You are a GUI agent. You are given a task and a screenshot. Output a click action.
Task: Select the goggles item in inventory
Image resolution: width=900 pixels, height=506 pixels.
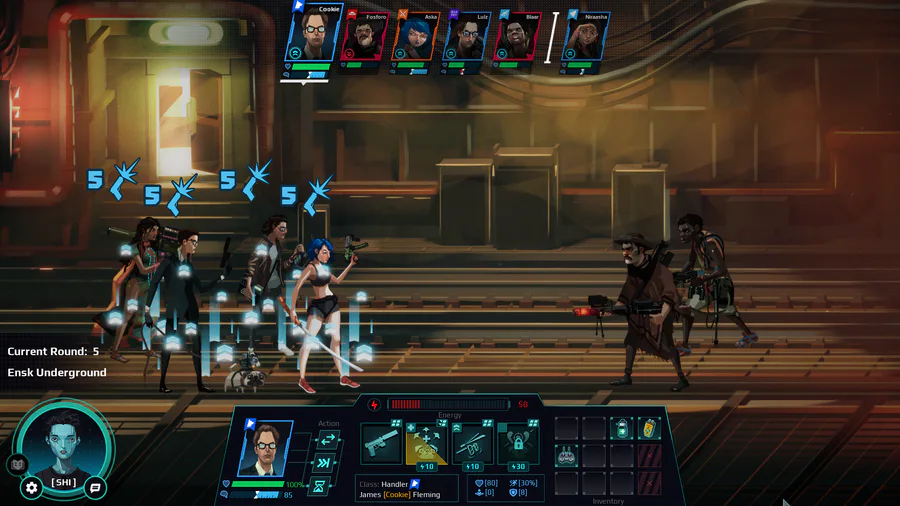click(x=567, y=457)
